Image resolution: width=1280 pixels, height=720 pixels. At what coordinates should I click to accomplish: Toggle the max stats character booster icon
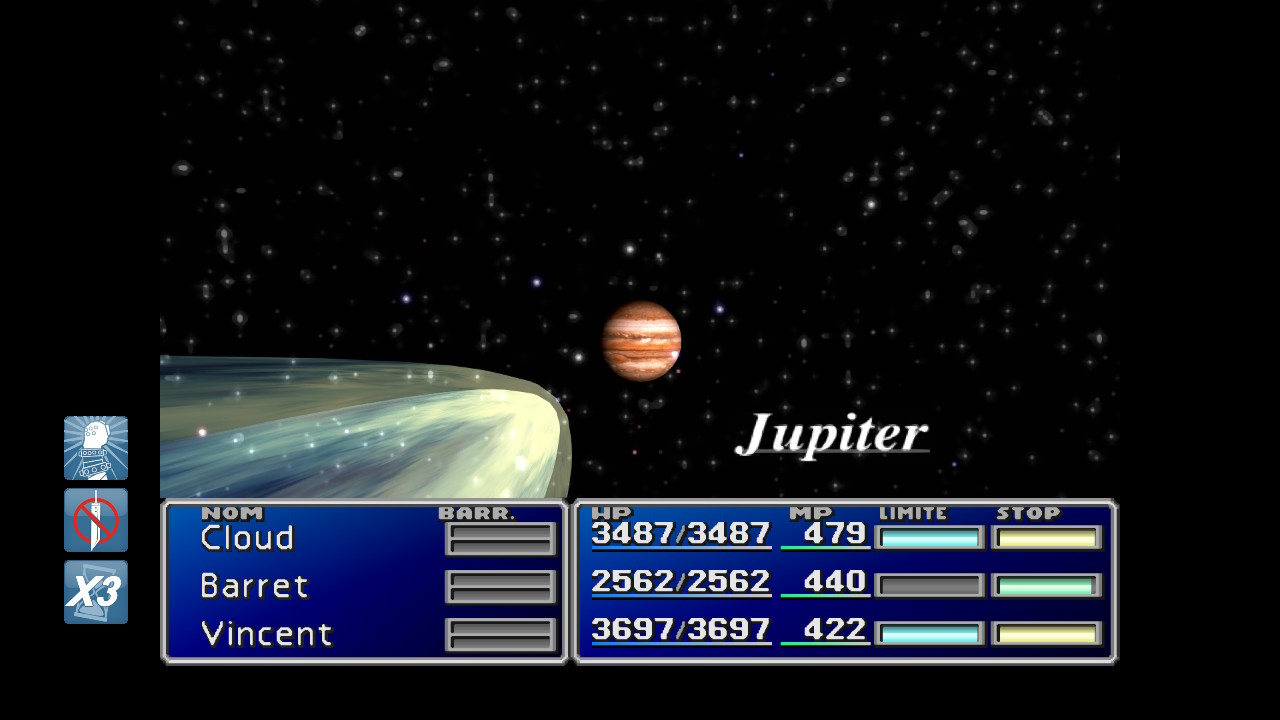[96, 448]
